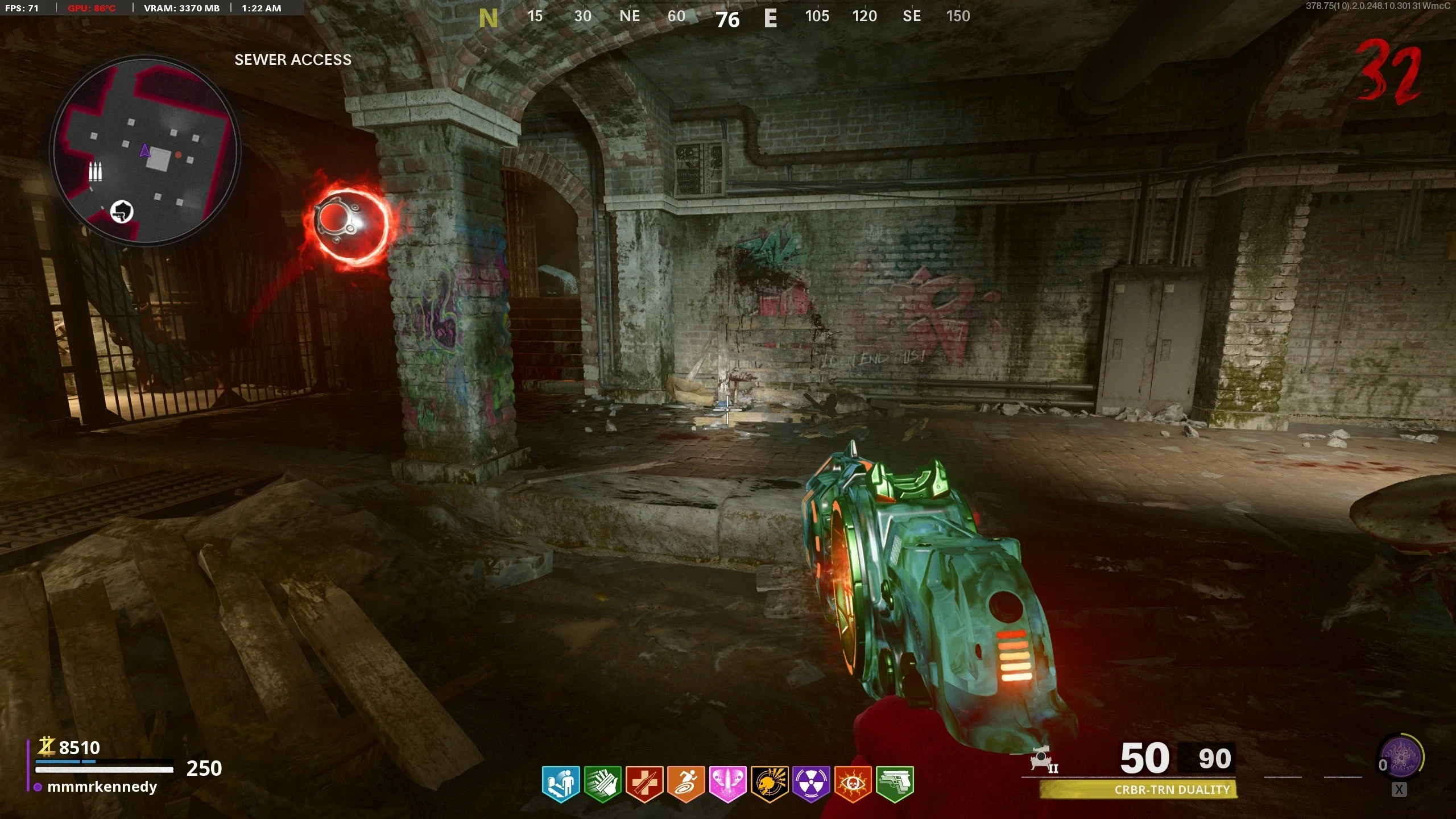Activate the purple Ring of Fire field upgrade
Screen dimensions: 1456x819
coord(1401,758)
